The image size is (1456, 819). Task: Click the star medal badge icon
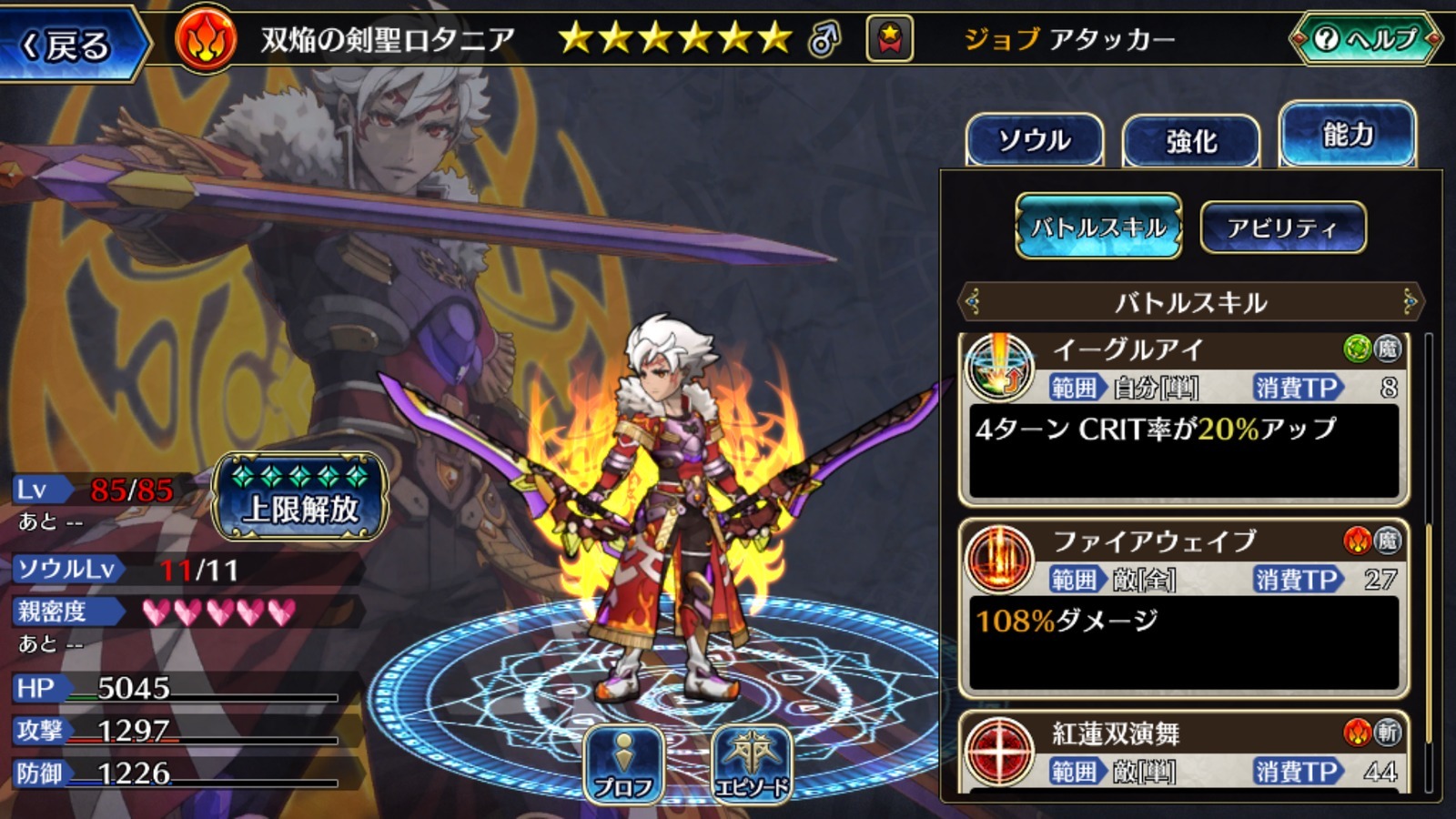tap(889, 39)
